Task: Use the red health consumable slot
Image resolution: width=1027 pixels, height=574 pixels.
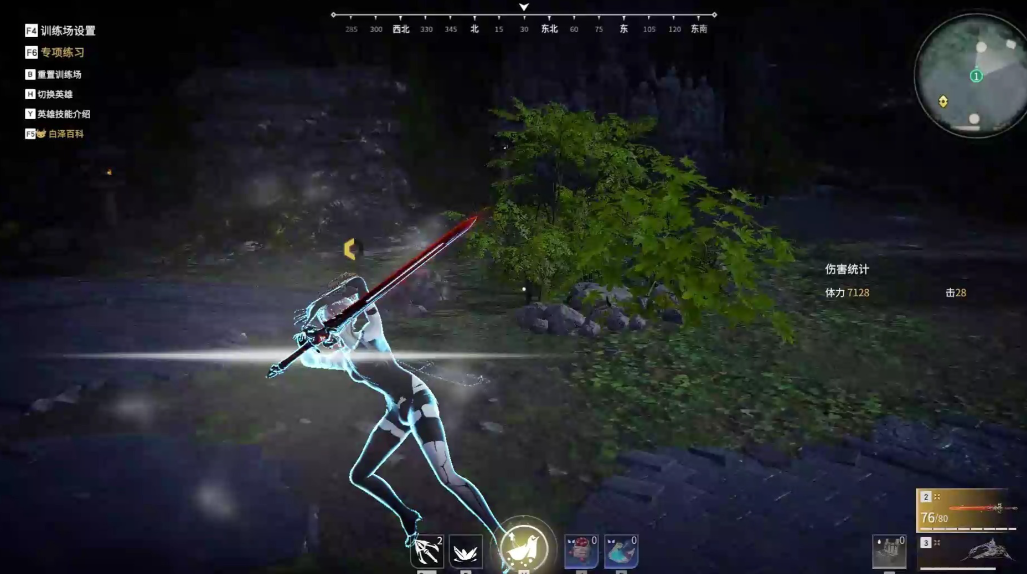Action: (x=581, y=551)
